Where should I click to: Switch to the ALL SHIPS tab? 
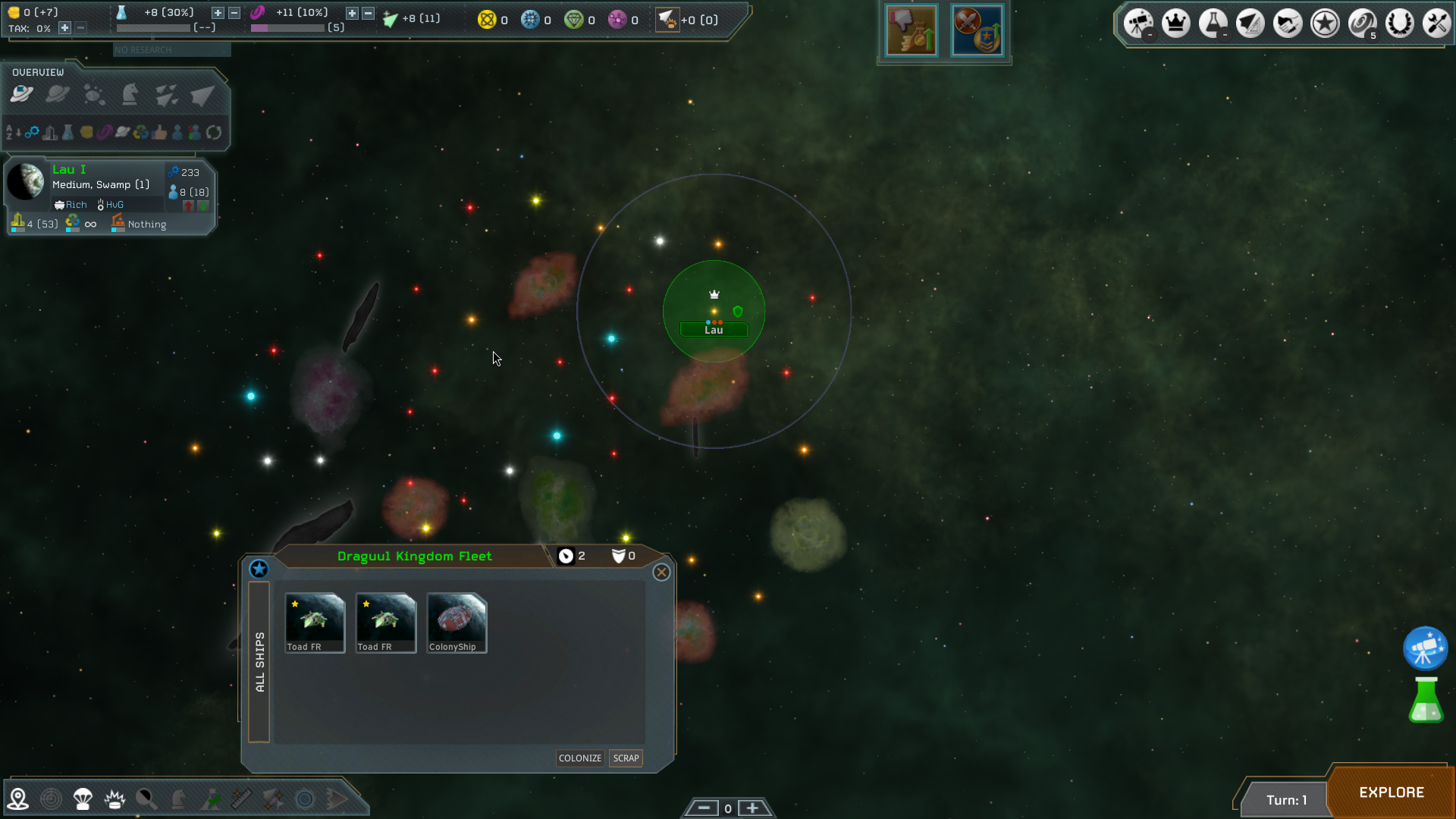point(259,661)
